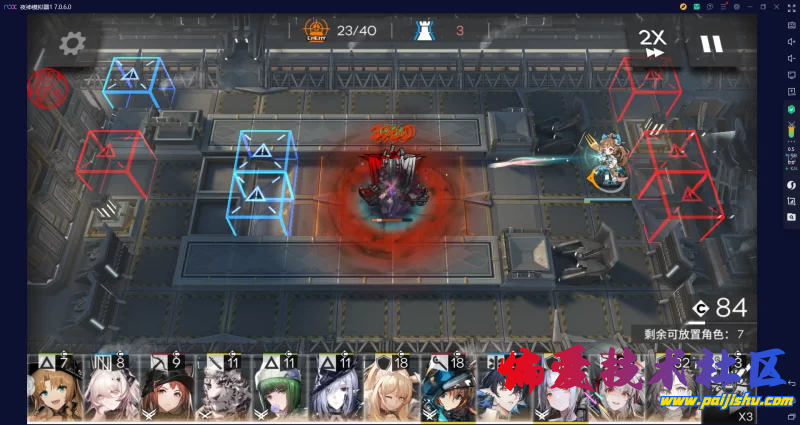The width and height of the screenshot is (800, 425).
Task: Select the silver-haired operator in black hat
Action: [x=333, y=389]
